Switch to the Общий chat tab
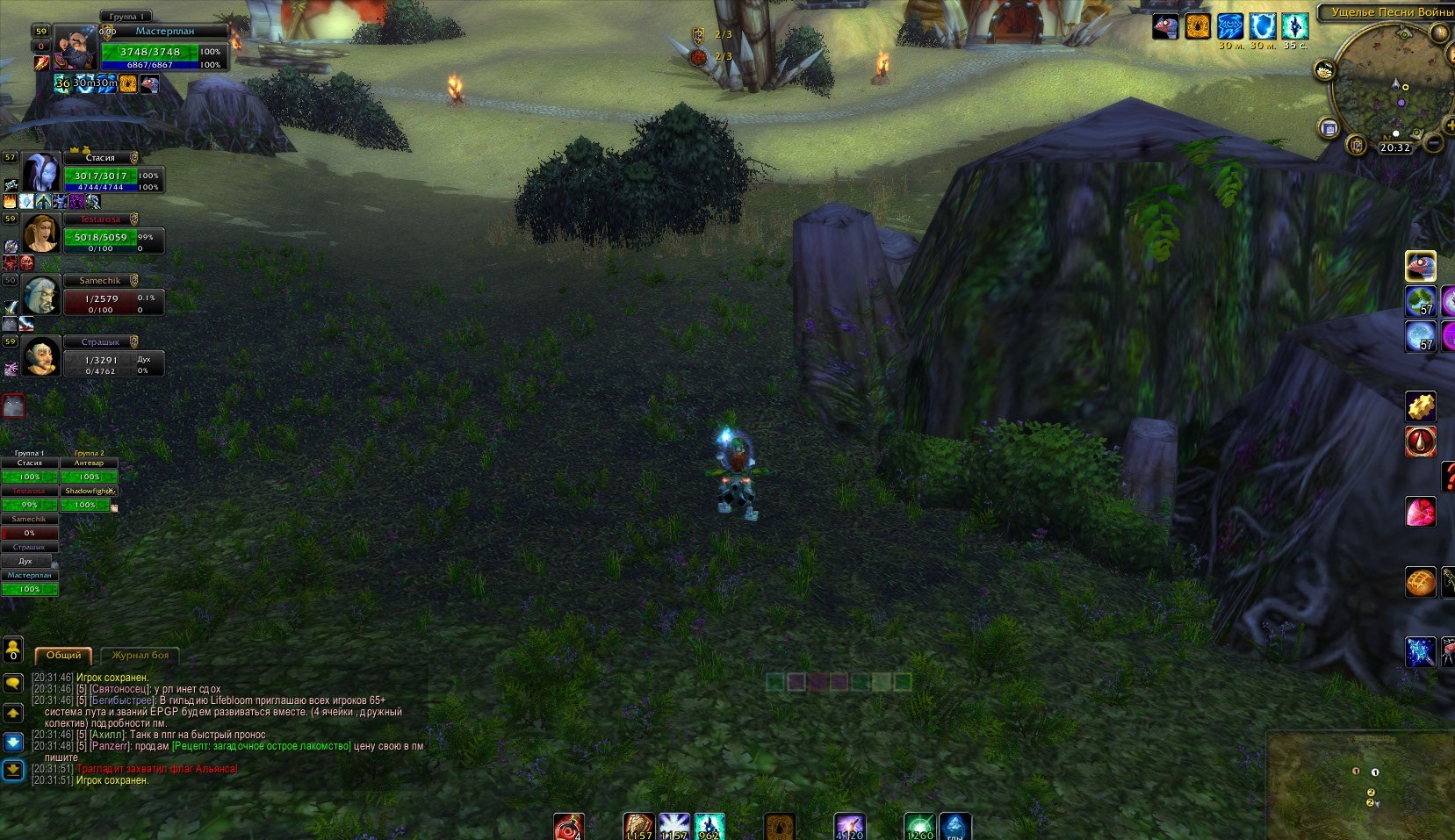Image resolution: width=1455 pixels, height=840 pixels. point(63,655)
